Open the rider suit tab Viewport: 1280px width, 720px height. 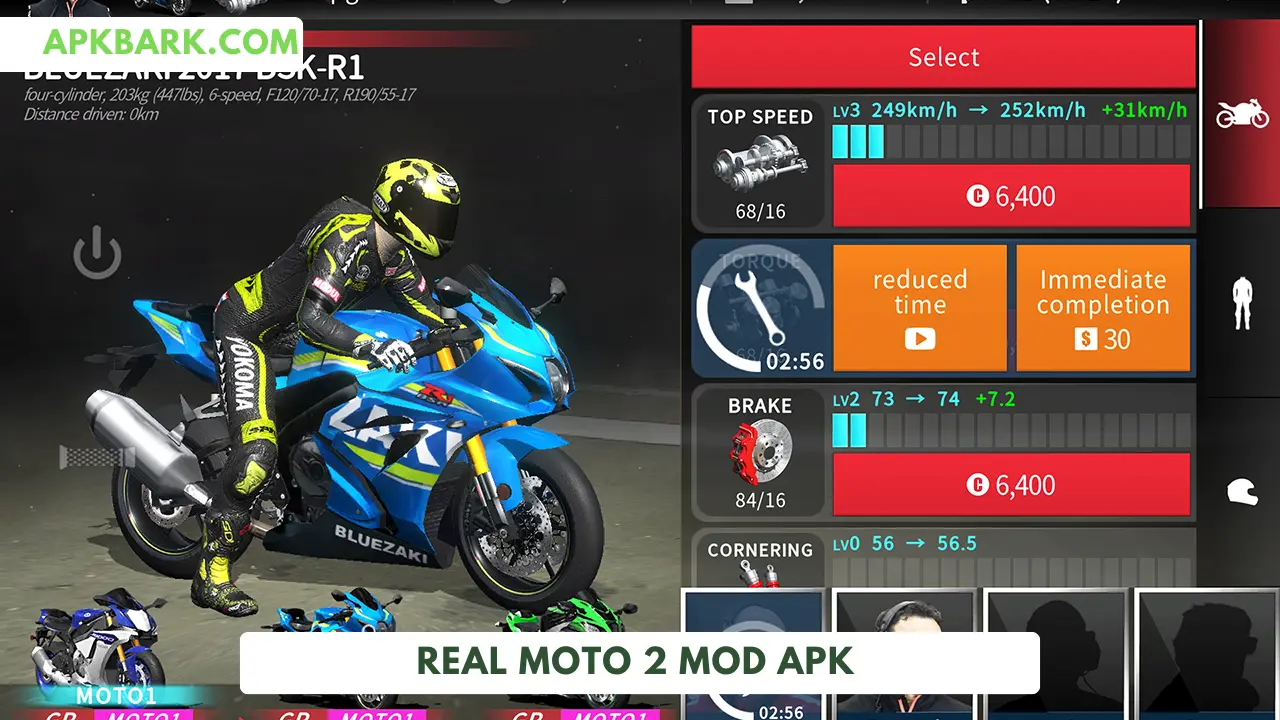click(x=1242, y=302)
